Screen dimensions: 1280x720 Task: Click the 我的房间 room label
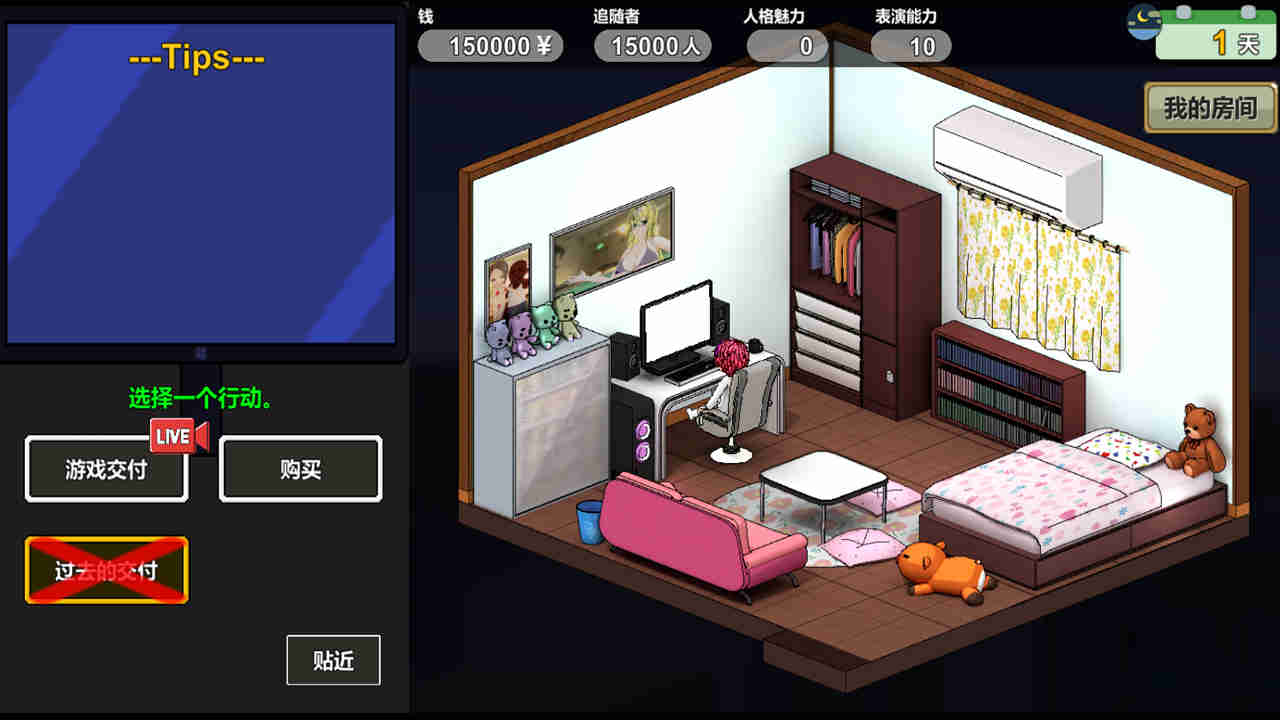point(1211,107)
